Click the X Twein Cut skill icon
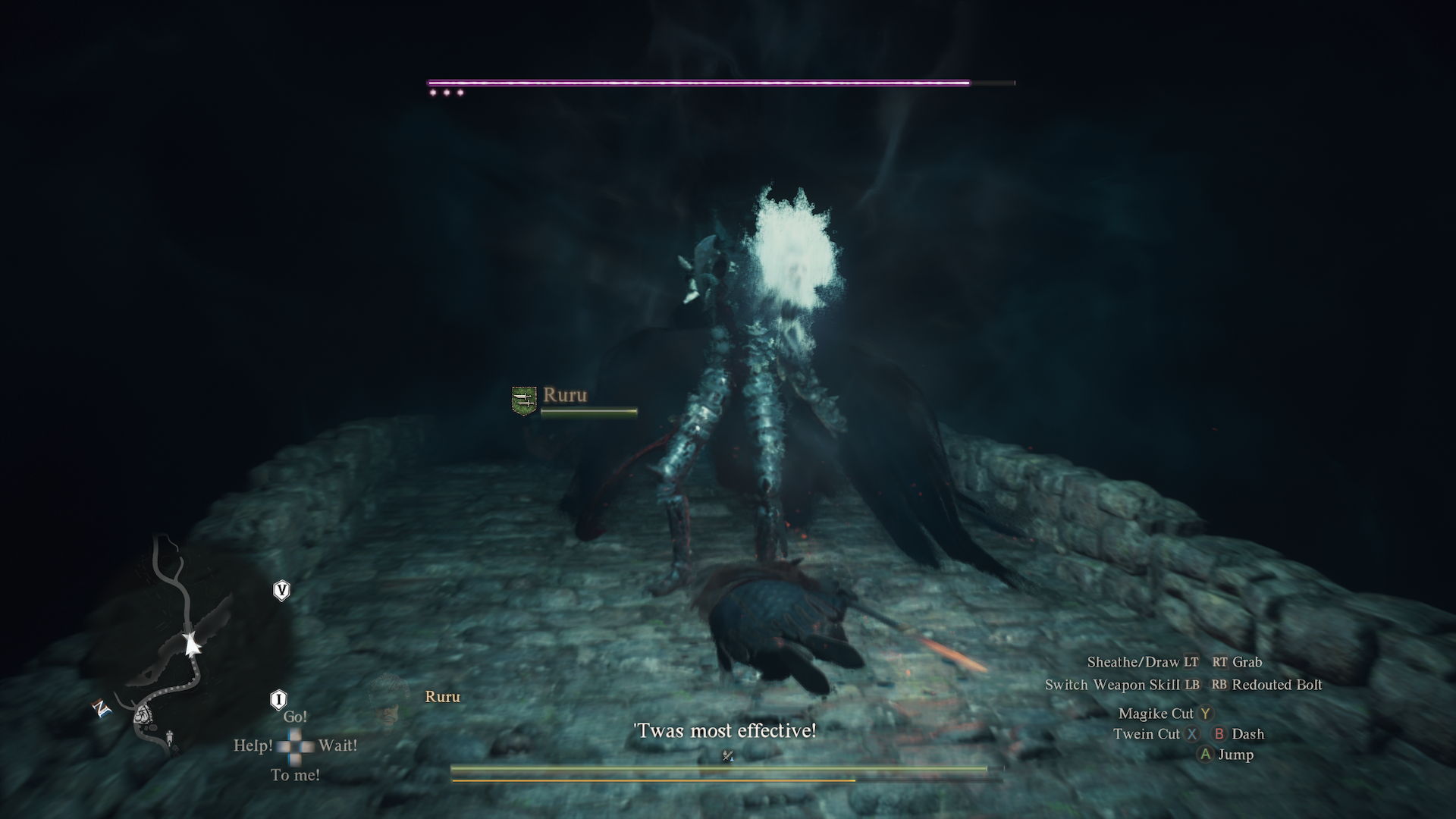This screenshot has height=819, width=1456. (1194, 734)
